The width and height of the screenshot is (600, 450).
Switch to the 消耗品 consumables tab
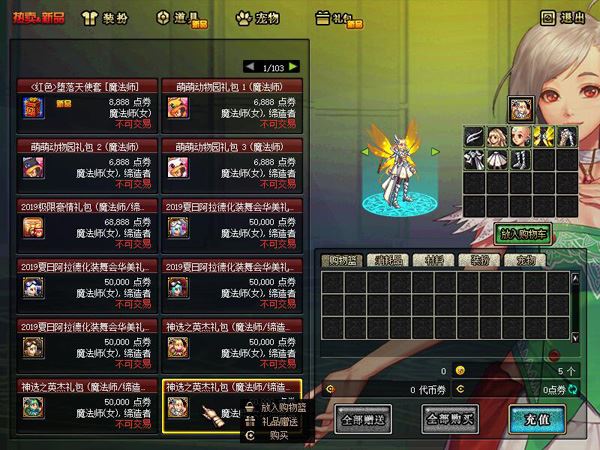tap(389, 260)
